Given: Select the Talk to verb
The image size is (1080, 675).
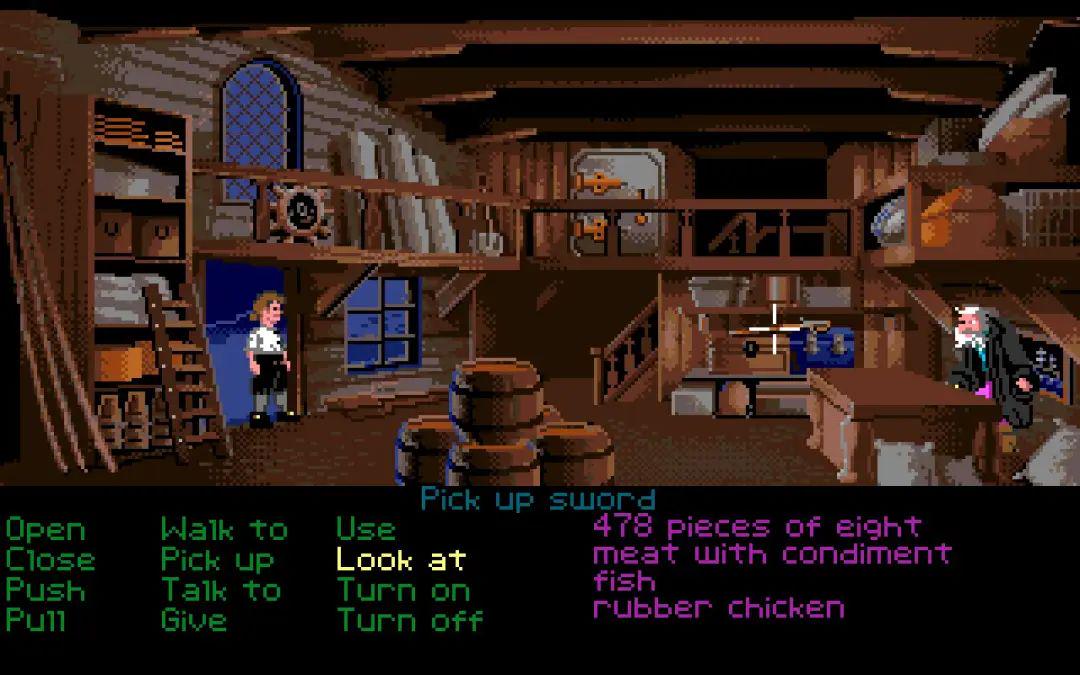Looking at the screenshot, I should 221,589.
